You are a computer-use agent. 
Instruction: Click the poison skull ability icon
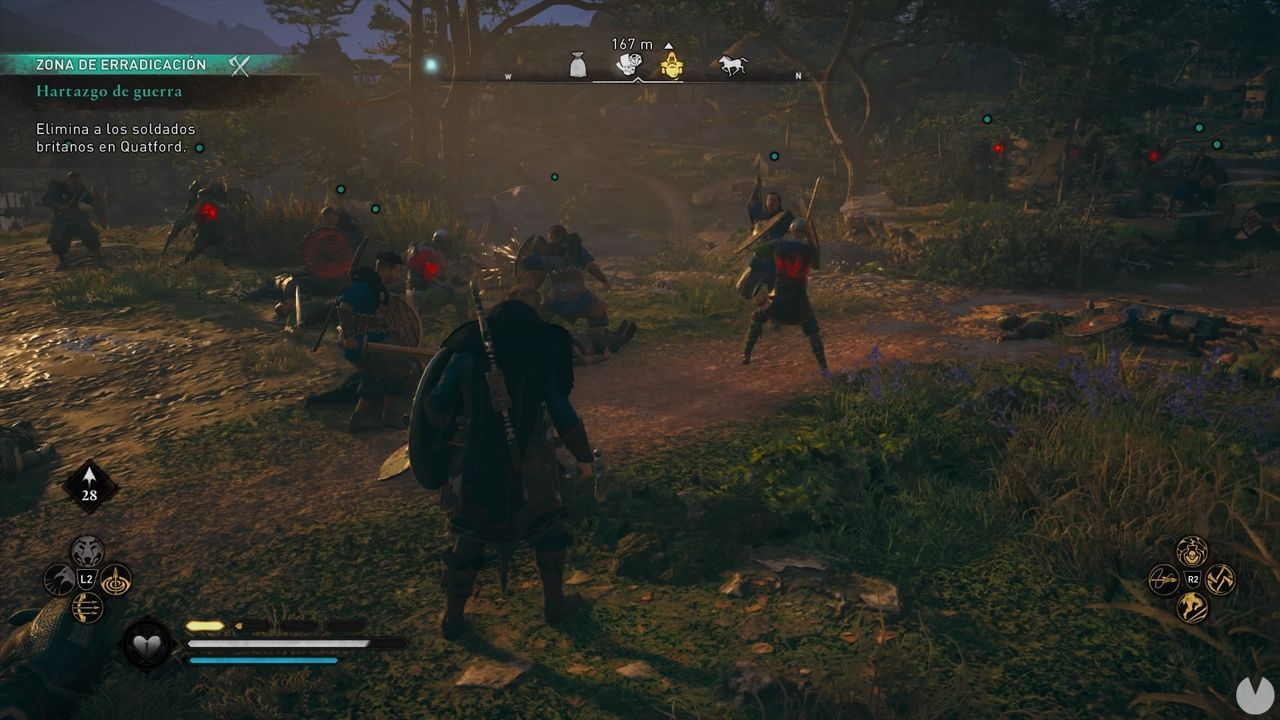pyautogui.click(x=1192, y=551)
